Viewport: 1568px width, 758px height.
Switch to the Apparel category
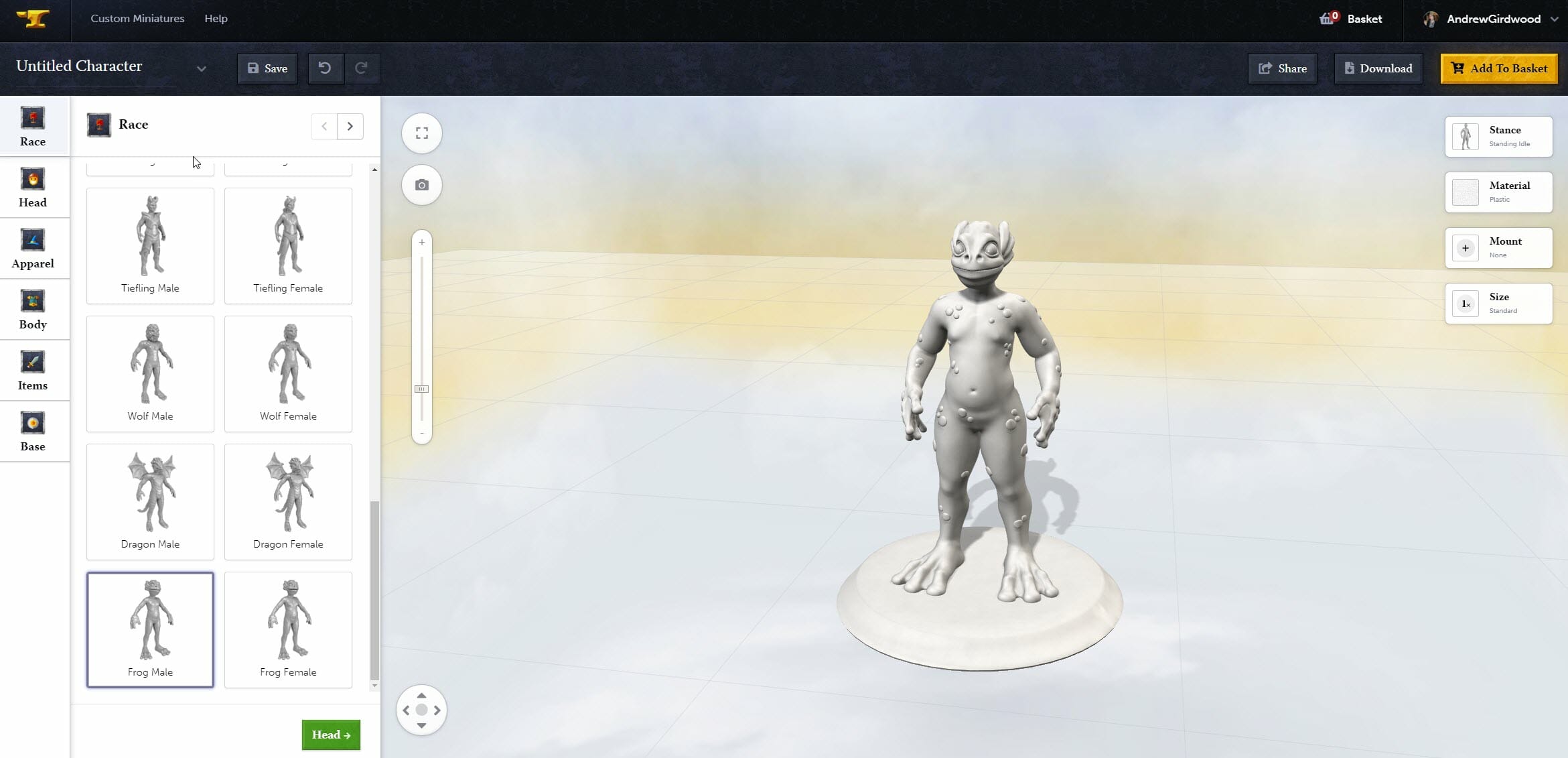[32, 248]
